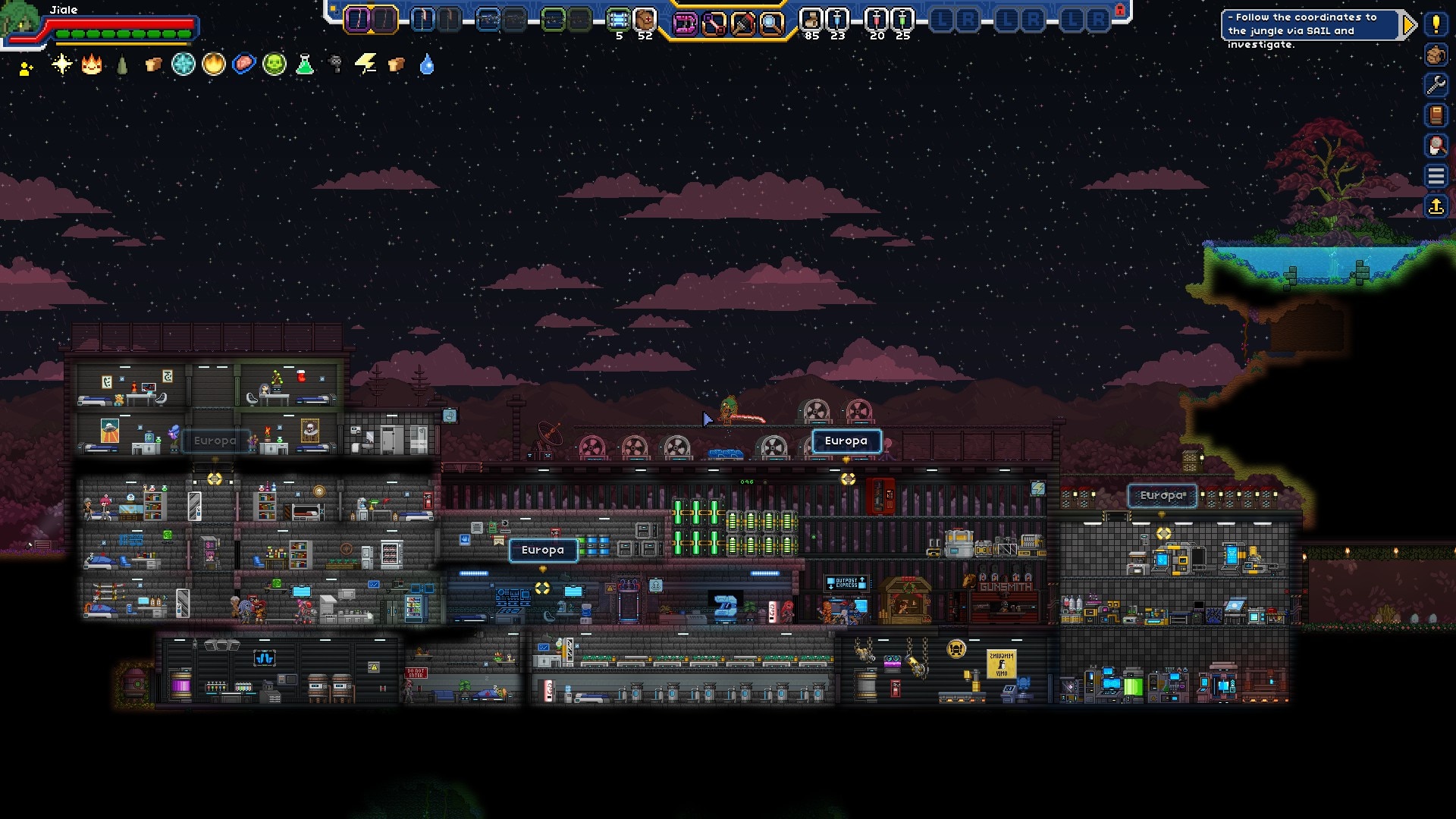Select the paint tool
Viewport: 1456px width, 819px height.
click(x=742, y=24)
